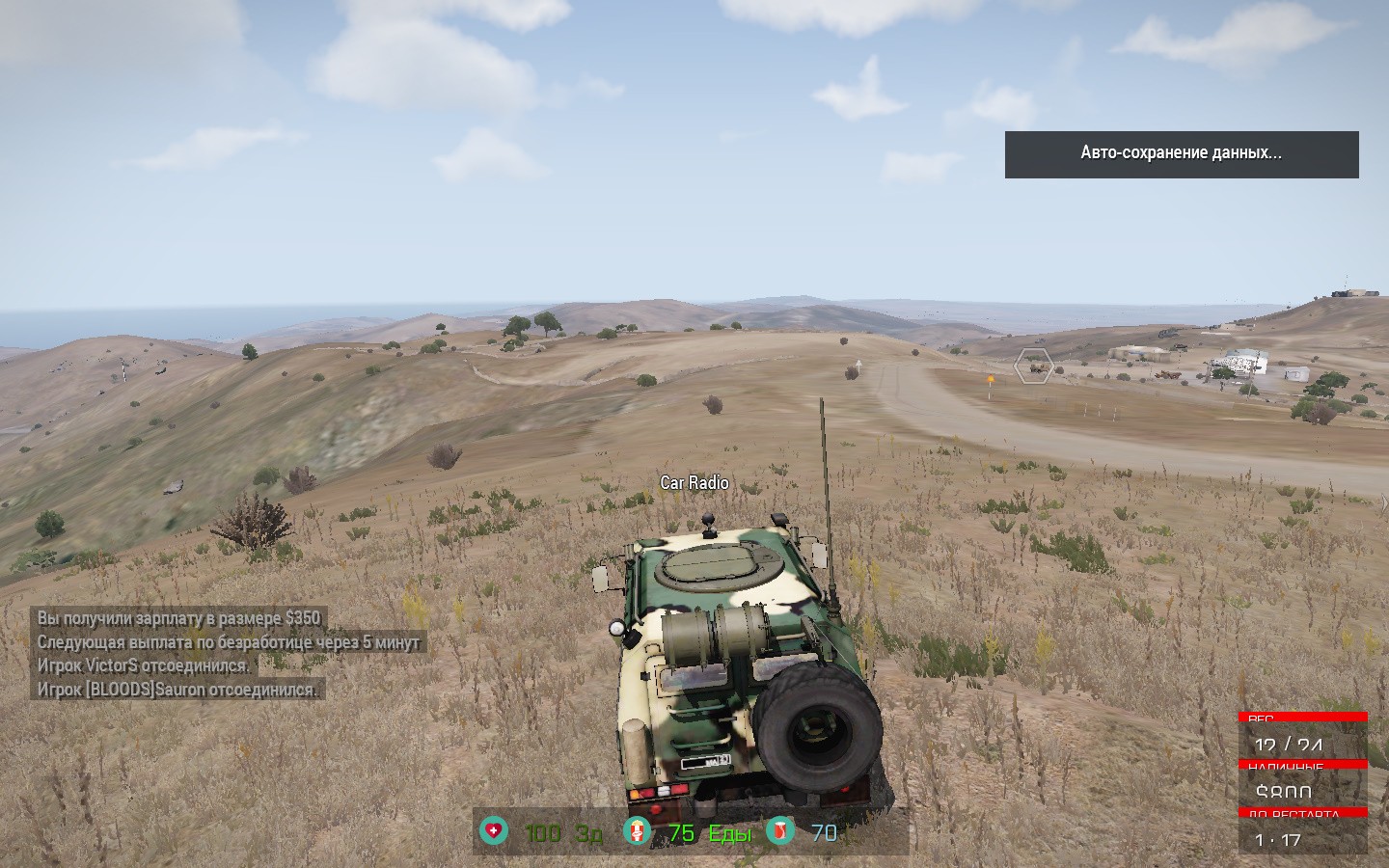This screenshot has height=868, width=1389.
Task: Click the food status icon
Action: point(637,830)
